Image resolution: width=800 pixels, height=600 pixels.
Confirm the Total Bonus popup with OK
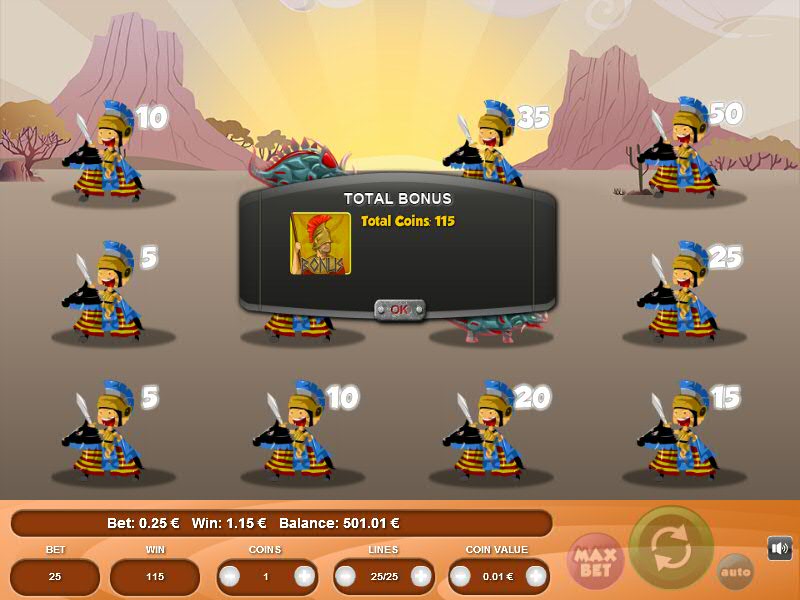coord(399,309)
